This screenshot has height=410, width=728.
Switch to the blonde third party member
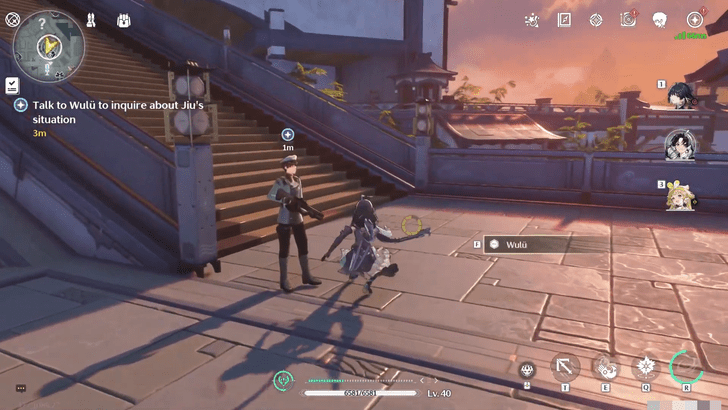[x=682, y=194]
